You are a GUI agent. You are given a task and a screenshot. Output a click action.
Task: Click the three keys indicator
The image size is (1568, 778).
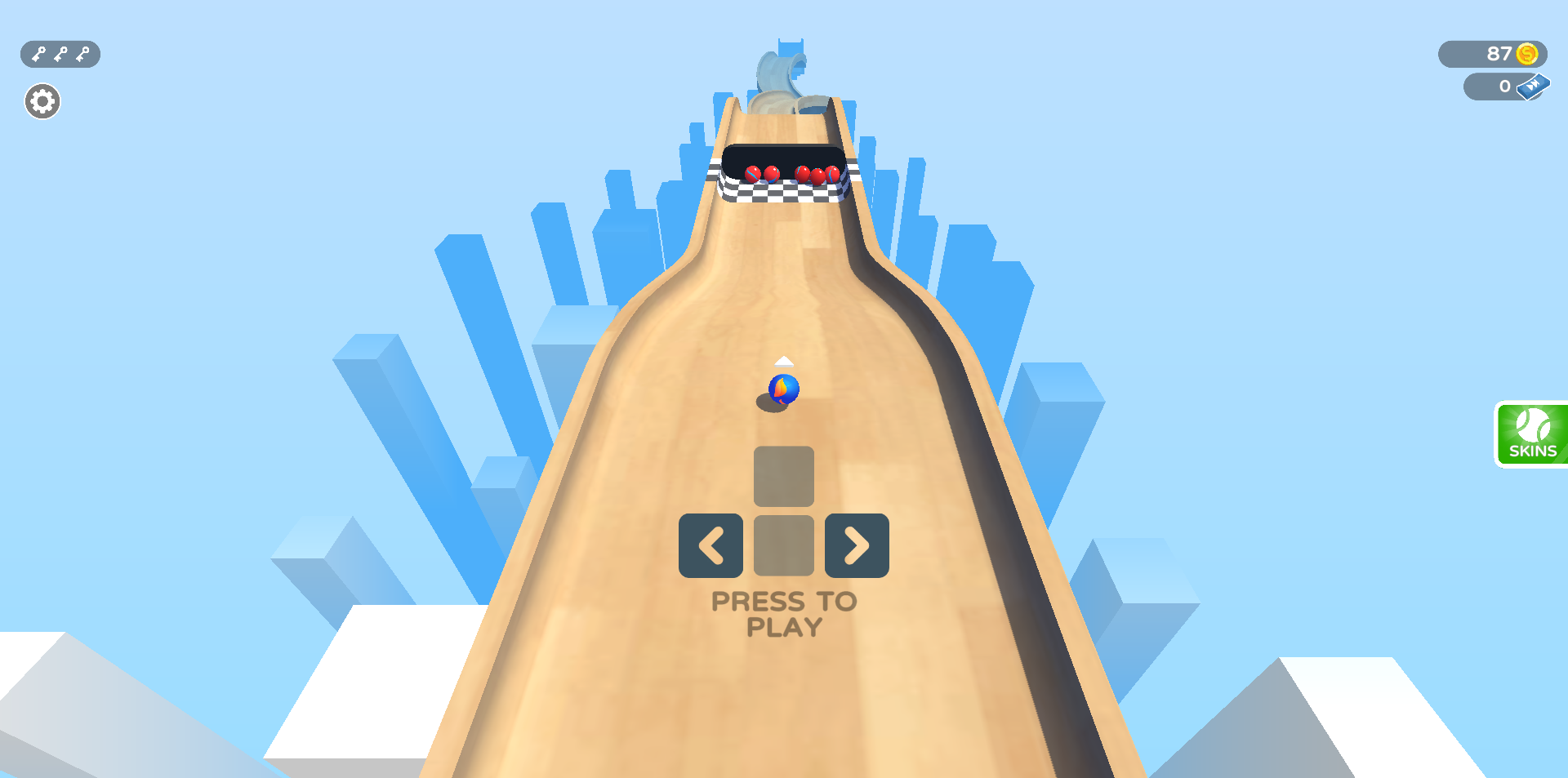coord(59,54)
